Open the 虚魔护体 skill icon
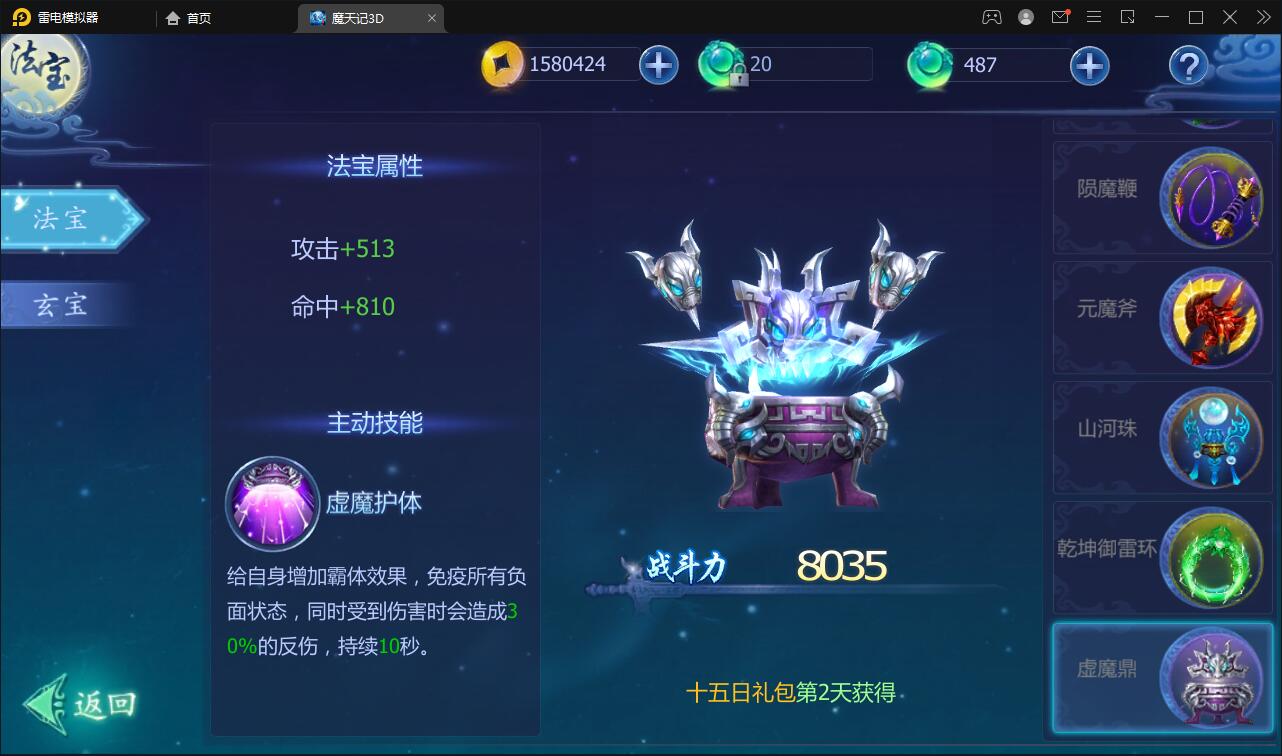The width and height of the screenshot is (1282, 756). coord(272,504)
